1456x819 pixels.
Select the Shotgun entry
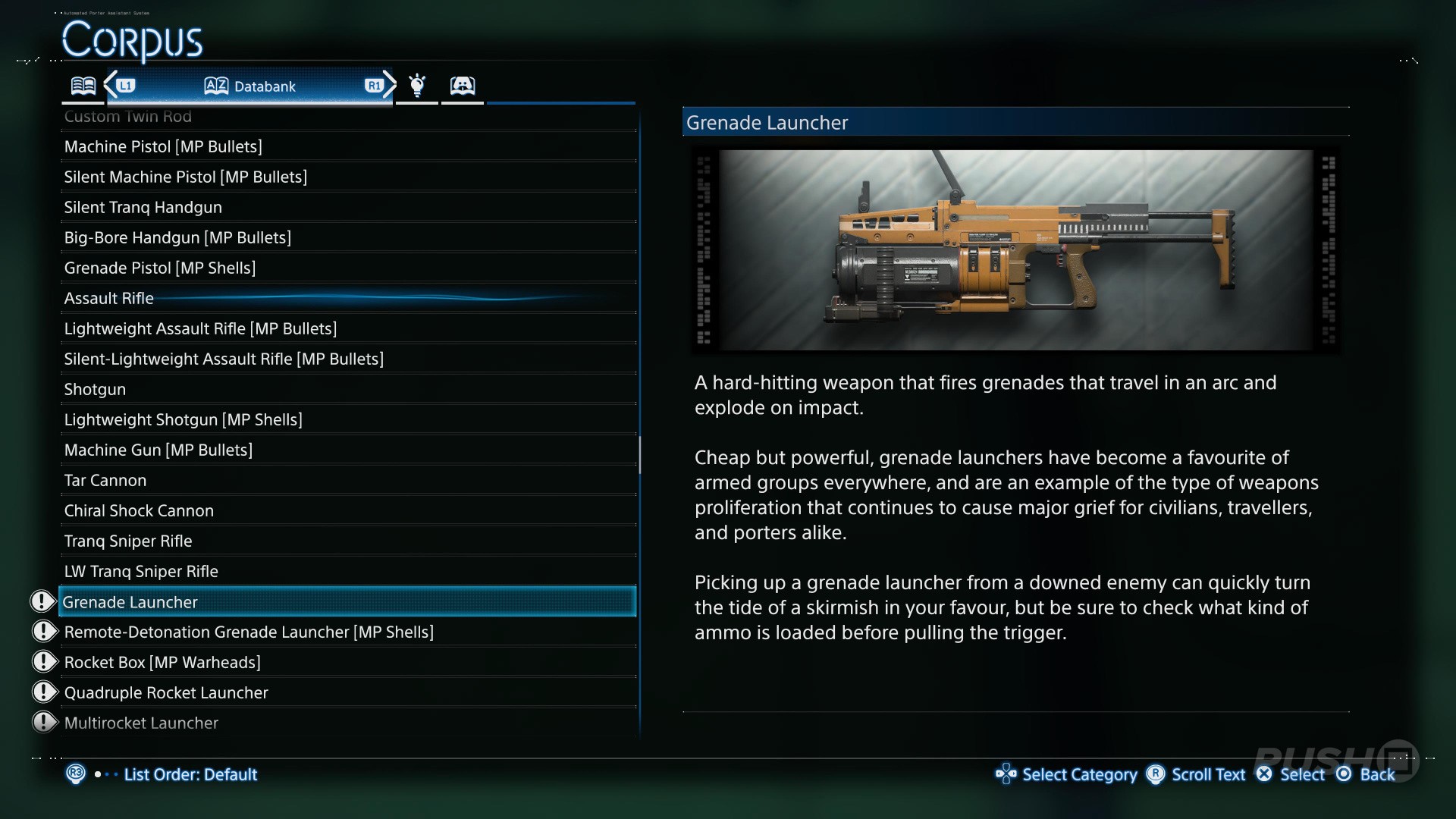pos(96,389)
